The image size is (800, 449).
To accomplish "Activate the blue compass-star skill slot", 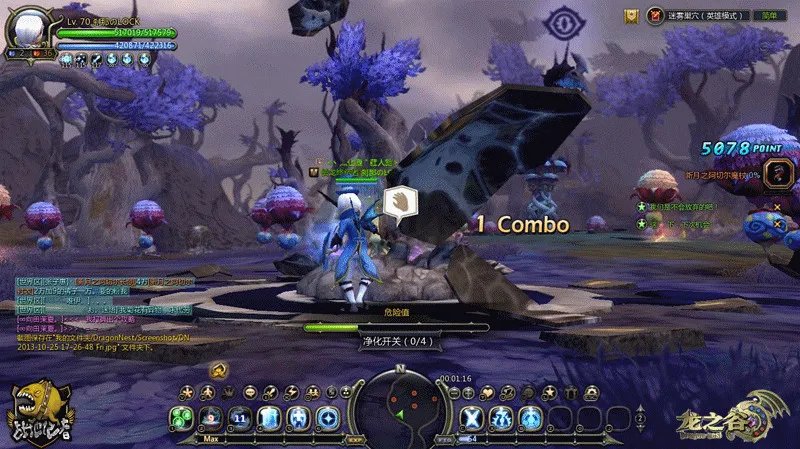I will 327,417.
